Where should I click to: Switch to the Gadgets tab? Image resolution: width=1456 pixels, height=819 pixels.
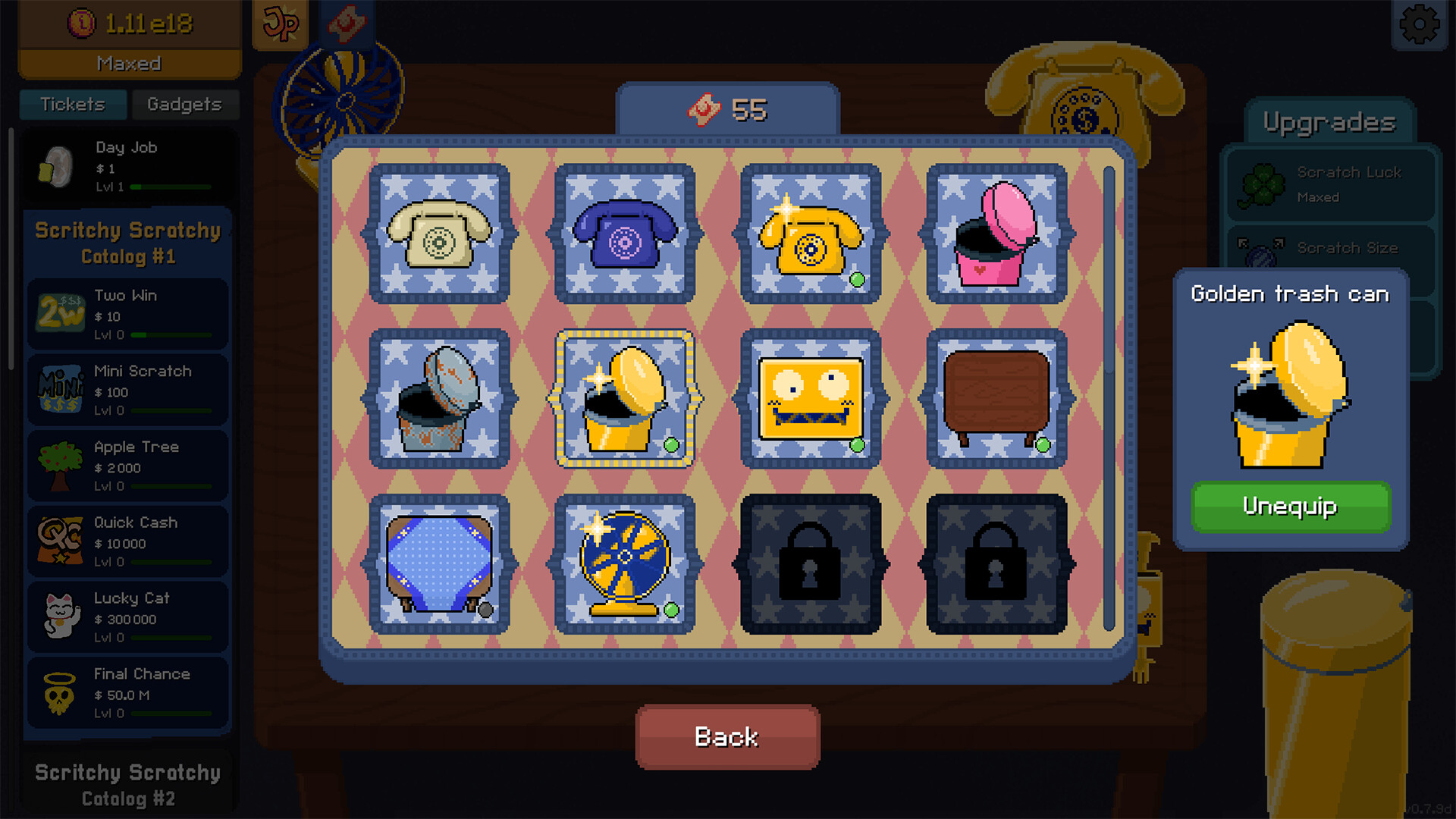coord(185,105)
